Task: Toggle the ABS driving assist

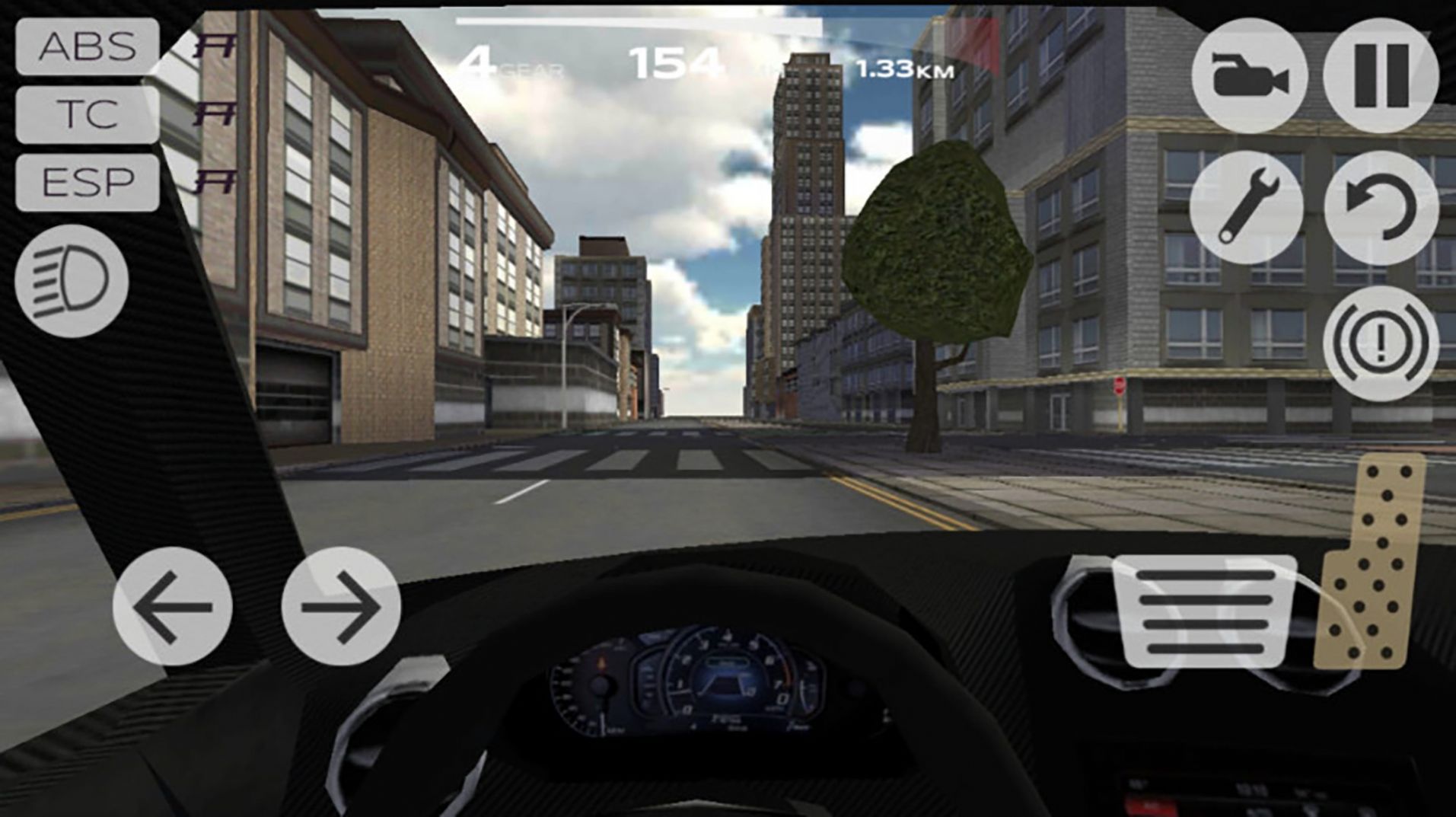Action: [87, 47]
